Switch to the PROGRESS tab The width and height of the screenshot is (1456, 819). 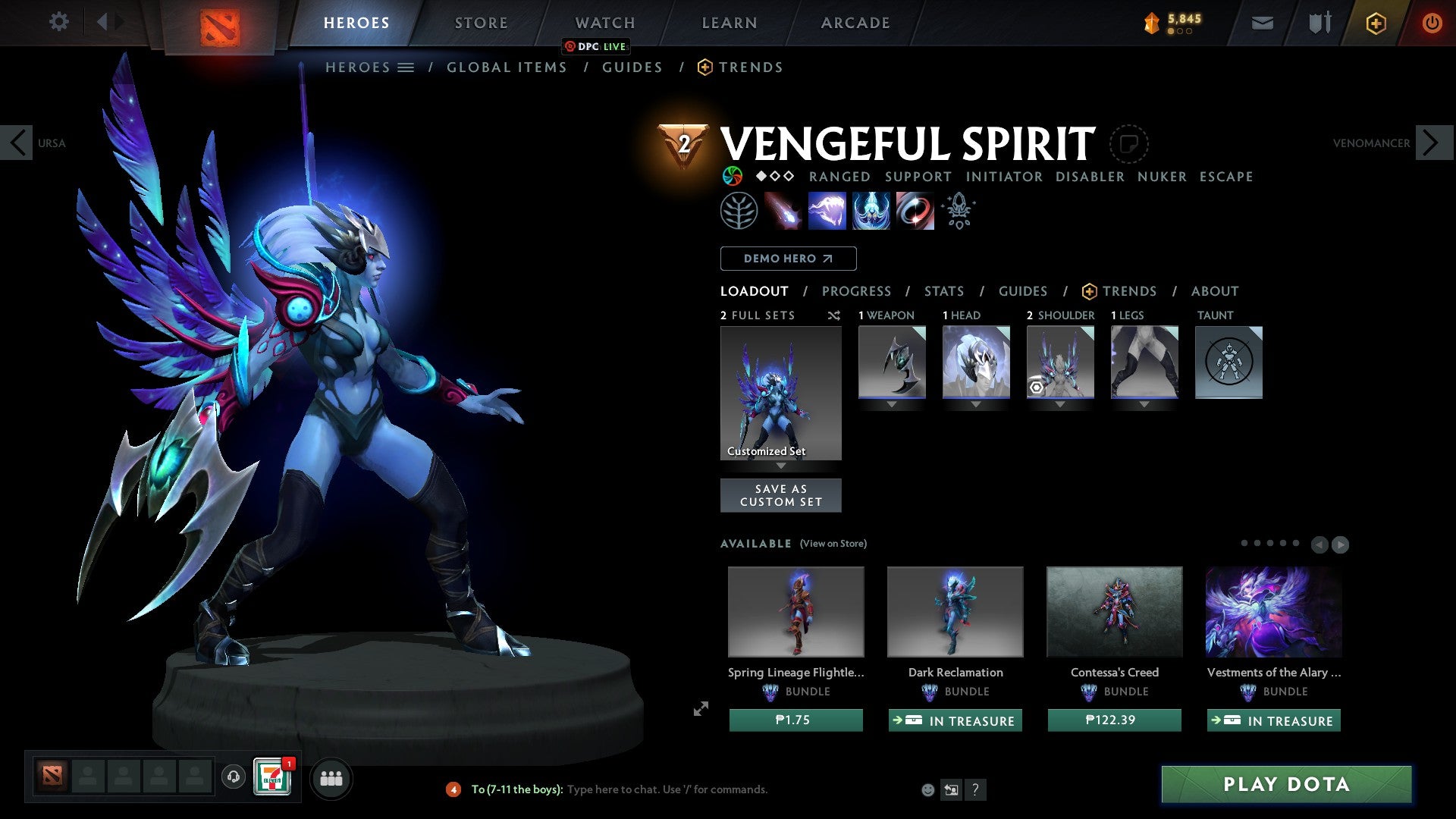[857, 290]
